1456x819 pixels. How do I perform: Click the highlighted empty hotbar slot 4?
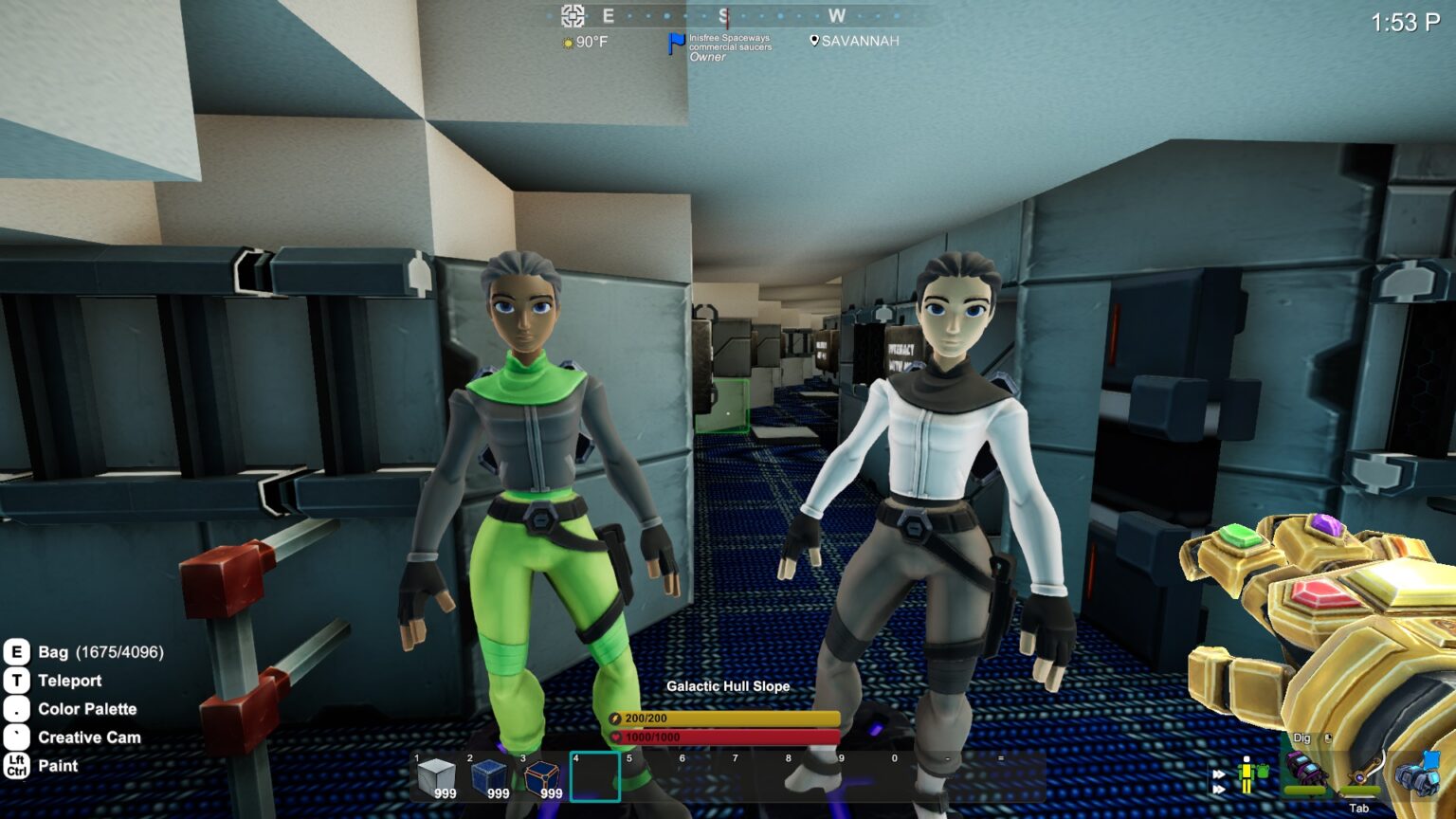595,777
